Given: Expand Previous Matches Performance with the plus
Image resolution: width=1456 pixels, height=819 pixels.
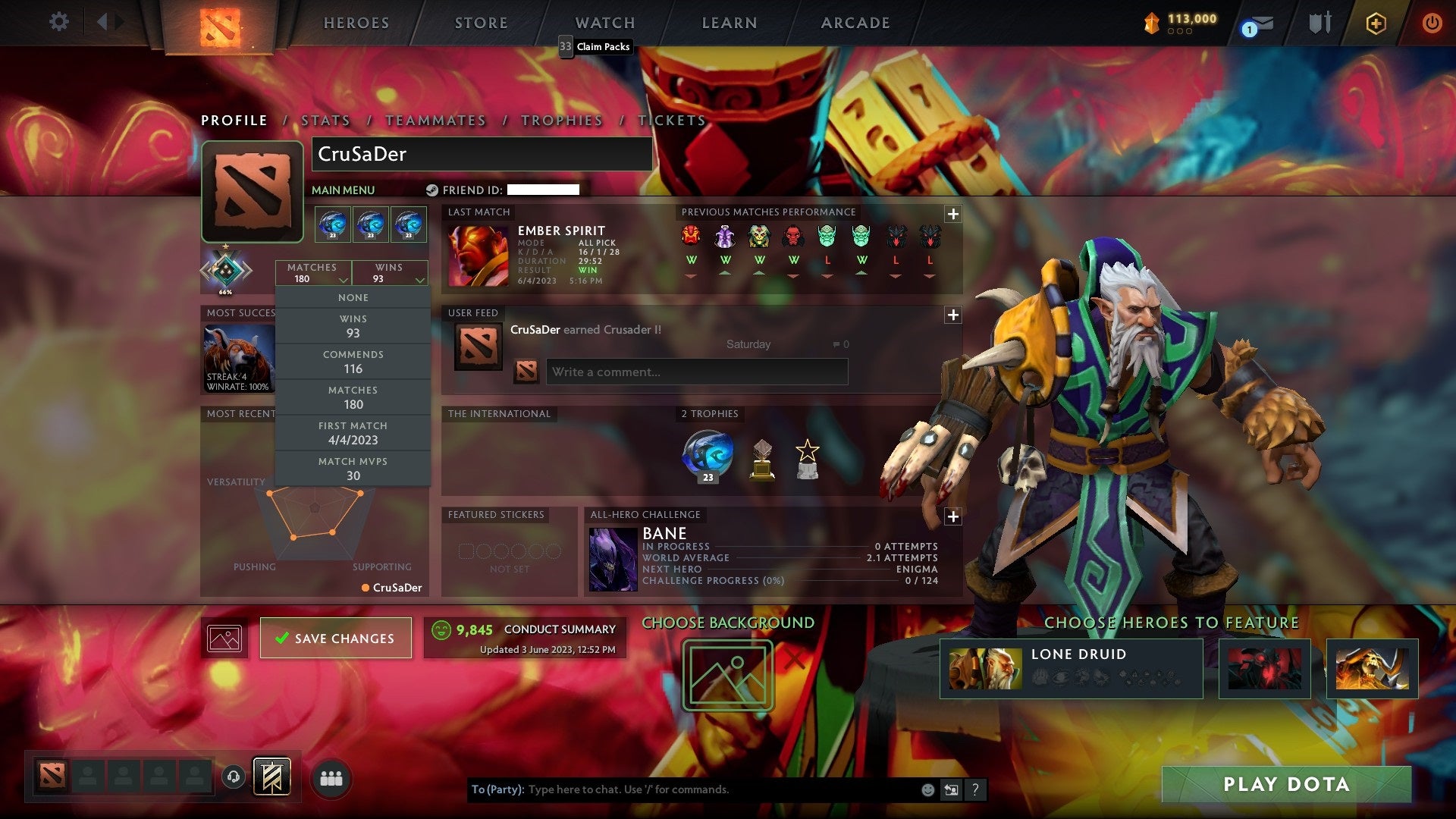Looking at the screenshot, I should click(x=953, y=215).
